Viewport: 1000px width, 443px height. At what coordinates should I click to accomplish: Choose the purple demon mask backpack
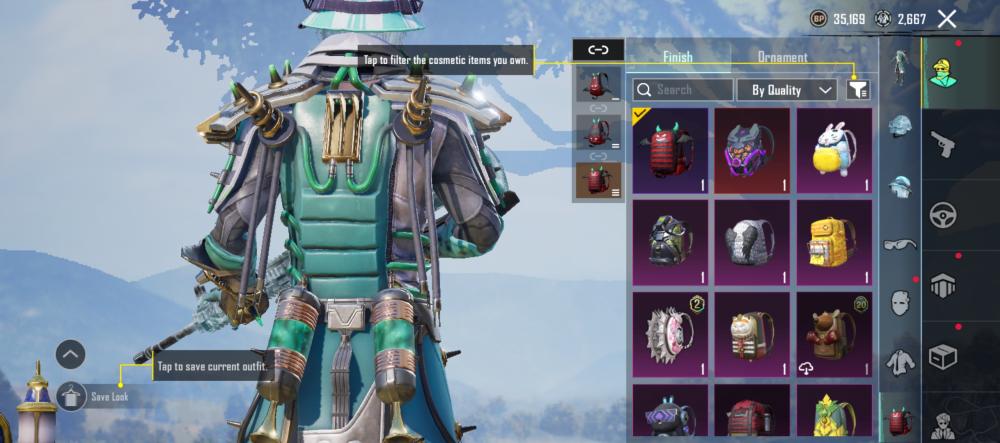pyautogui.click(x=751, y=150)
